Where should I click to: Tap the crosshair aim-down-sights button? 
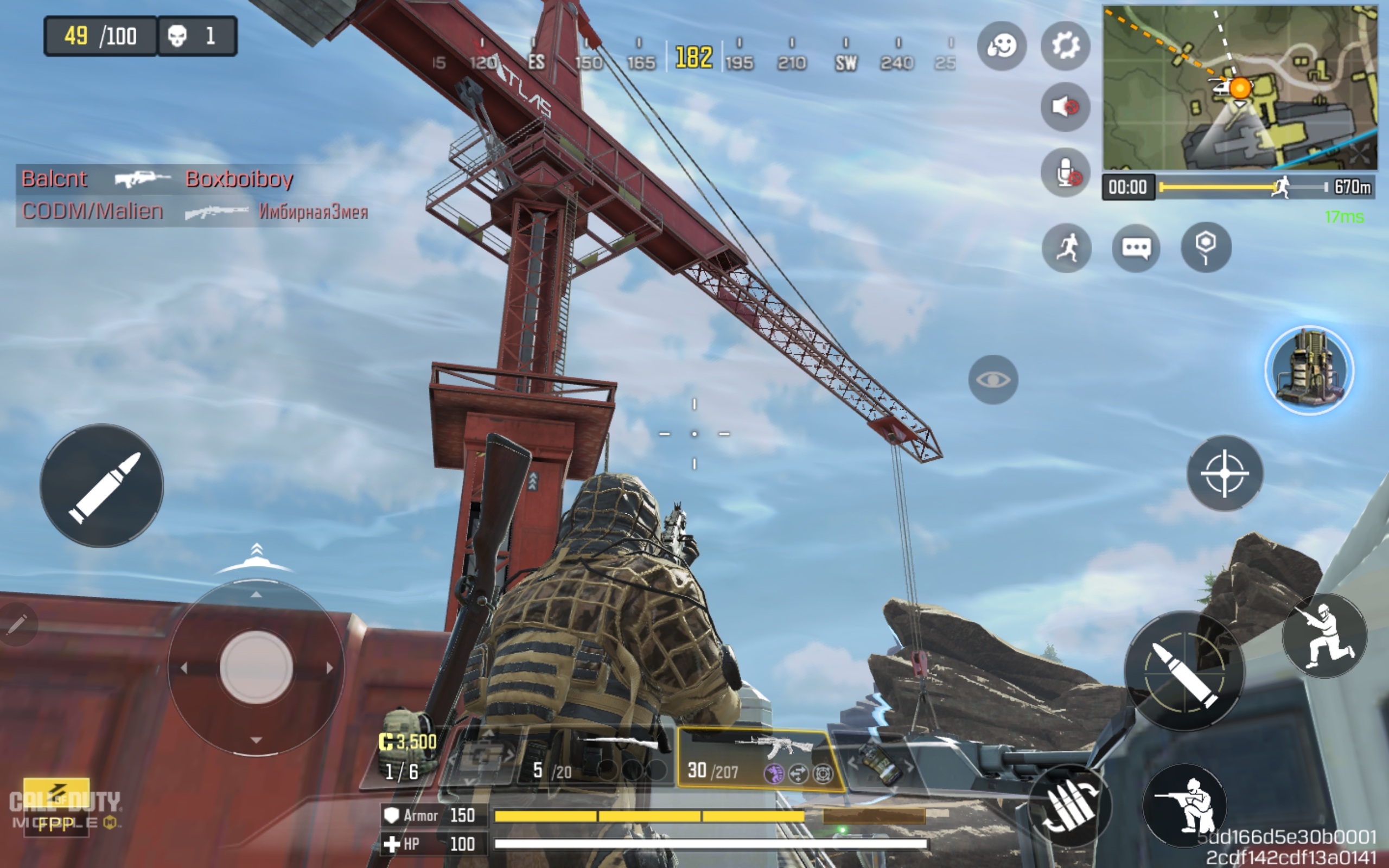pos(1225,473)
